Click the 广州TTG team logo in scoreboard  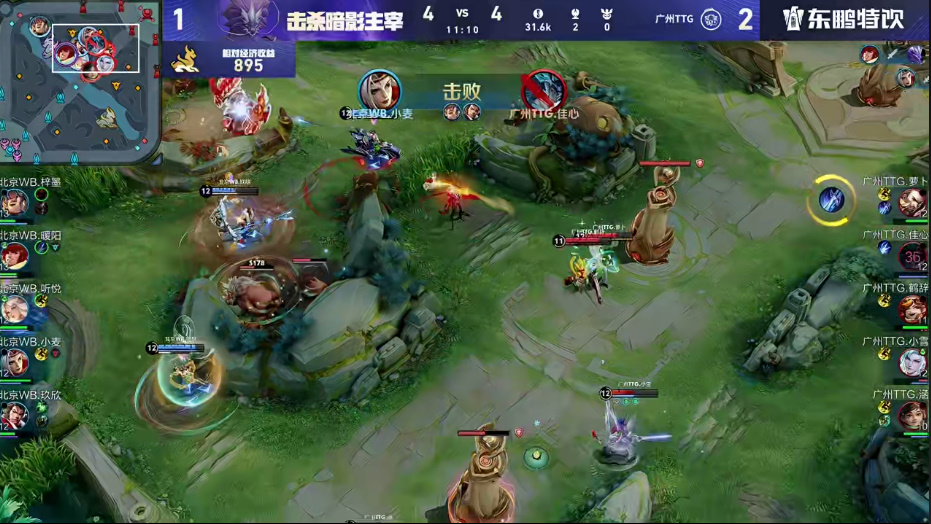pyautogui.click(x=711, y=19)
